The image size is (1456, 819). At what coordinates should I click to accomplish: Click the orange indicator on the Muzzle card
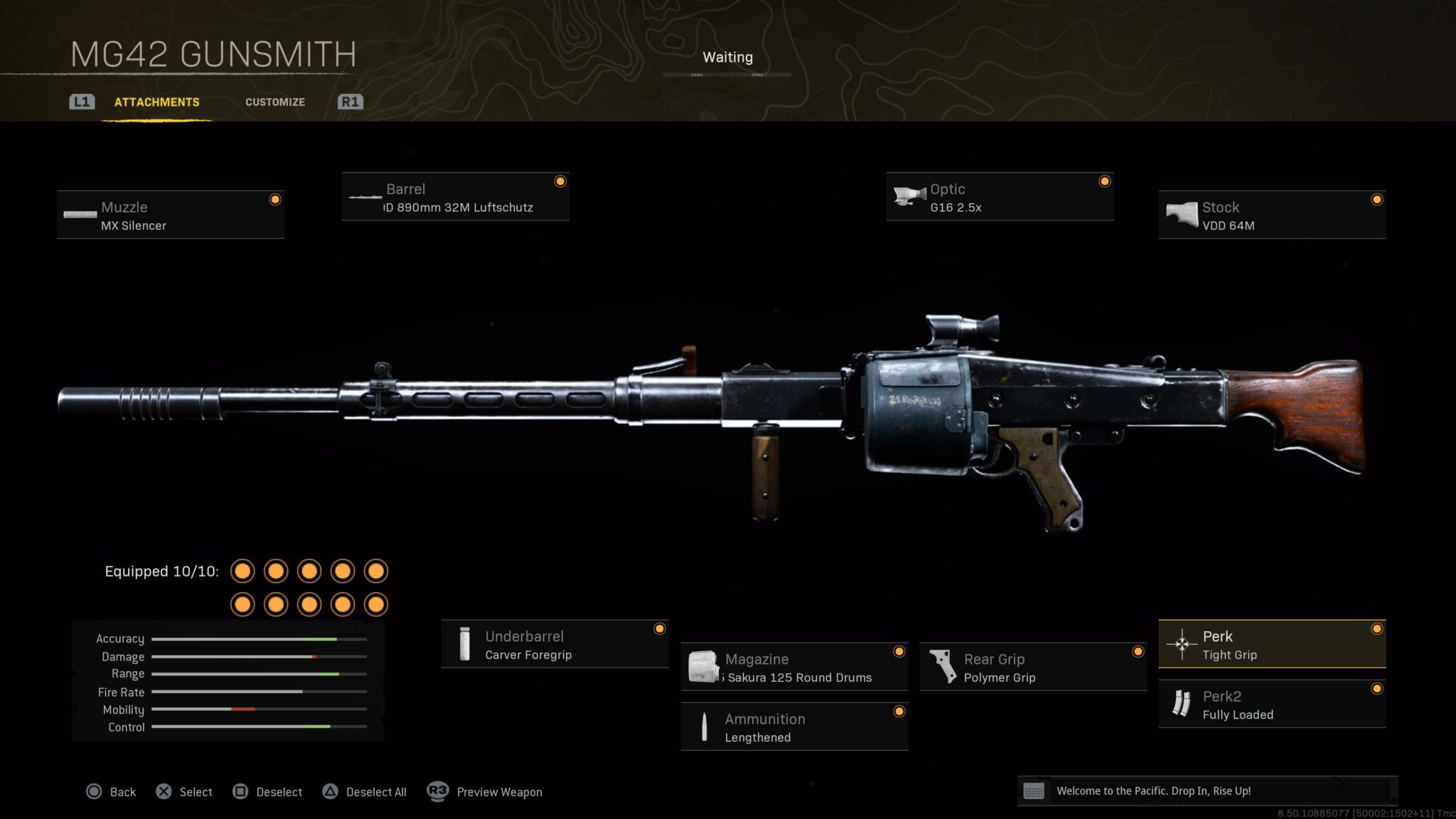[x=276, y=200]
